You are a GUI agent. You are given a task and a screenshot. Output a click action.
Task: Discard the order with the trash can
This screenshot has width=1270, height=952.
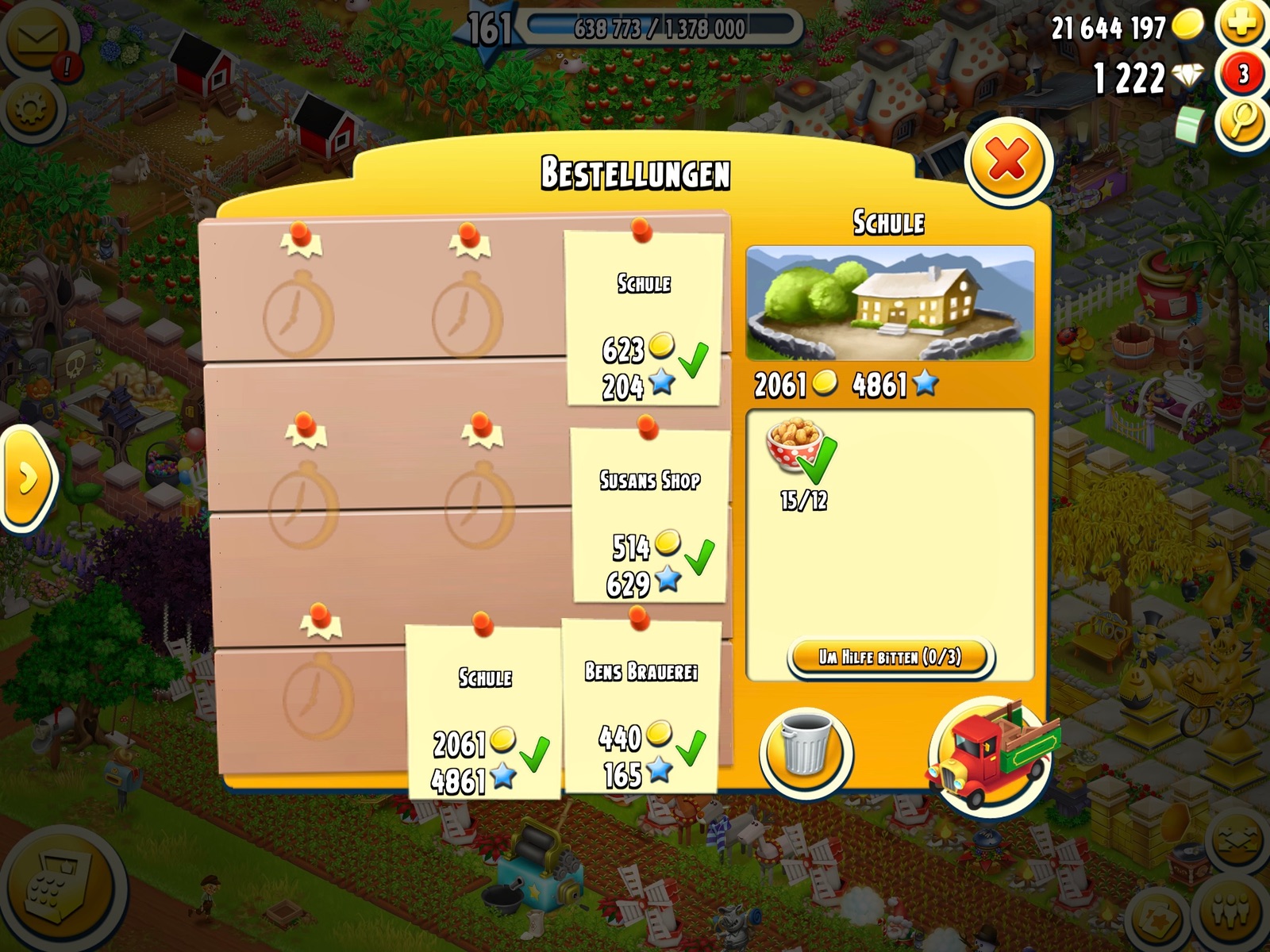click(x=805, y=753)
